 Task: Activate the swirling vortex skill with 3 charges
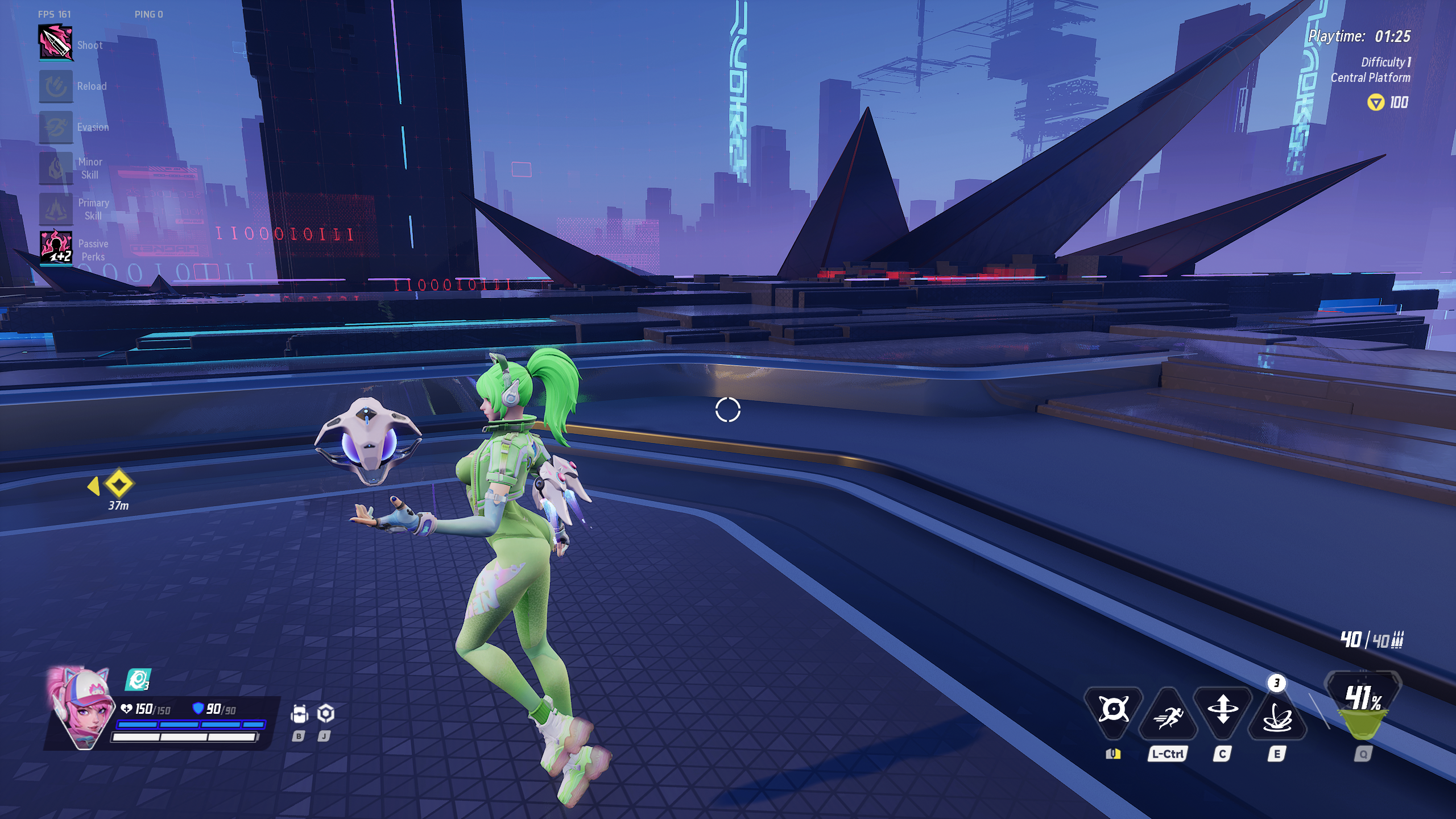coord(1277,717)
